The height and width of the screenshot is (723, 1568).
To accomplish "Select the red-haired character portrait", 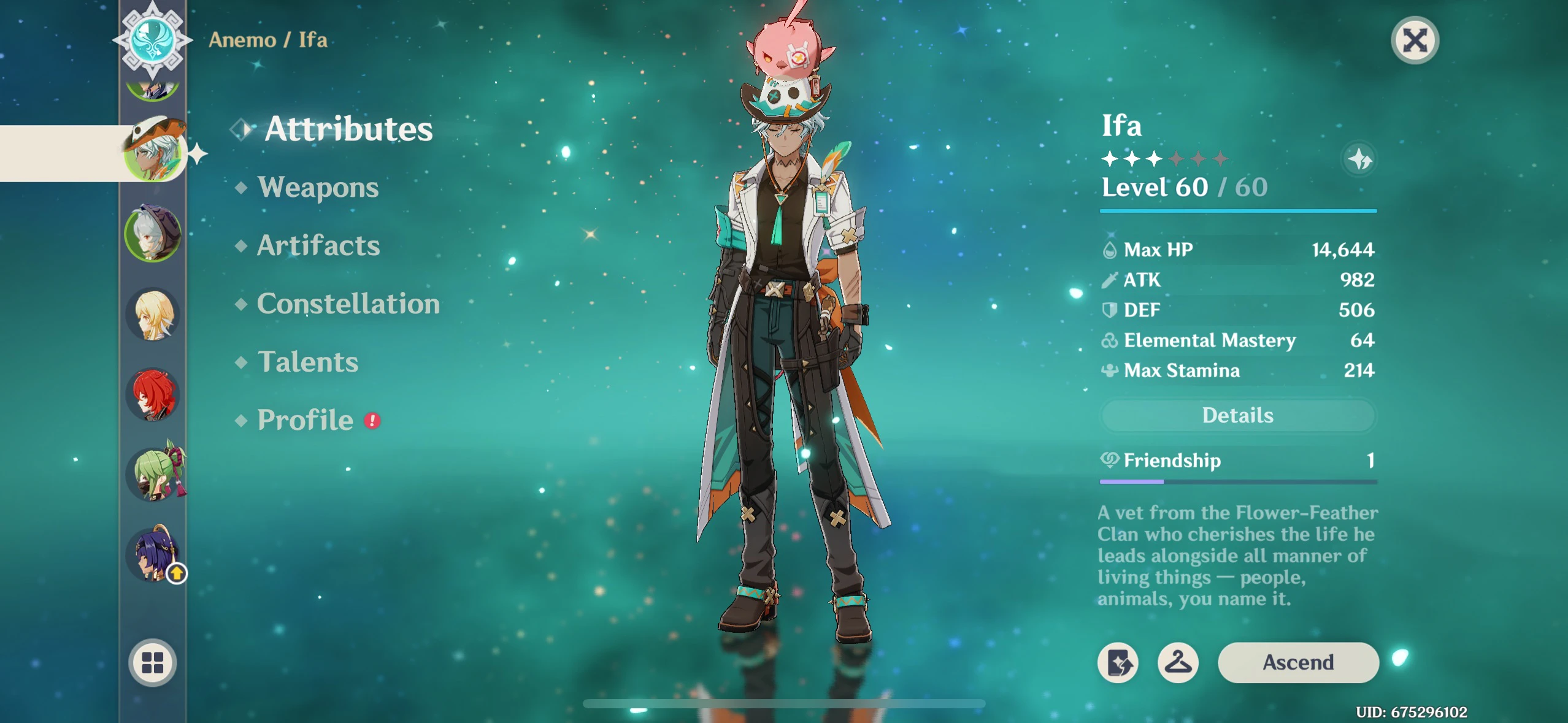I will (153, 394).
